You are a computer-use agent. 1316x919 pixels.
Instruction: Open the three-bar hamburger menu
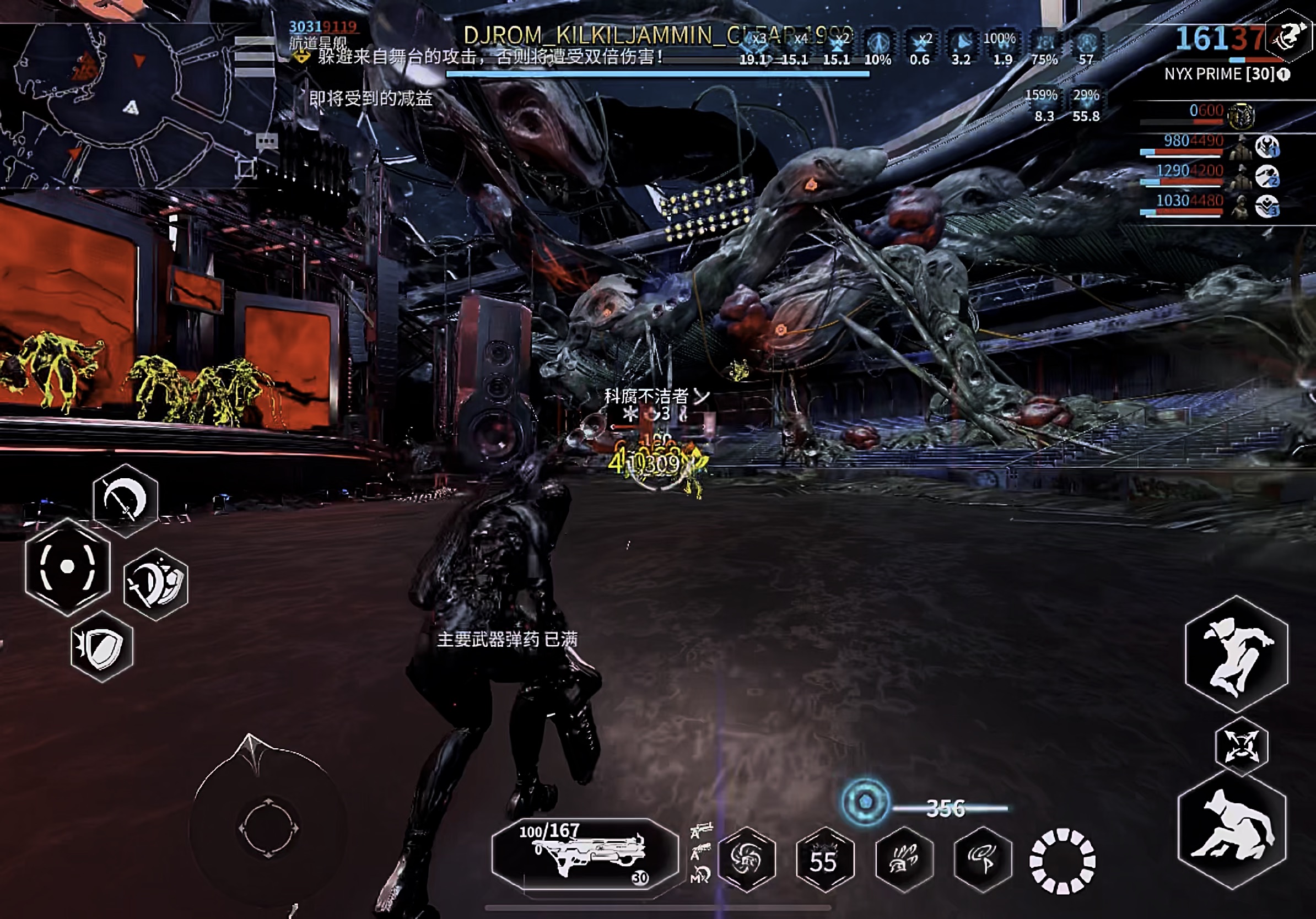(254, 56)
